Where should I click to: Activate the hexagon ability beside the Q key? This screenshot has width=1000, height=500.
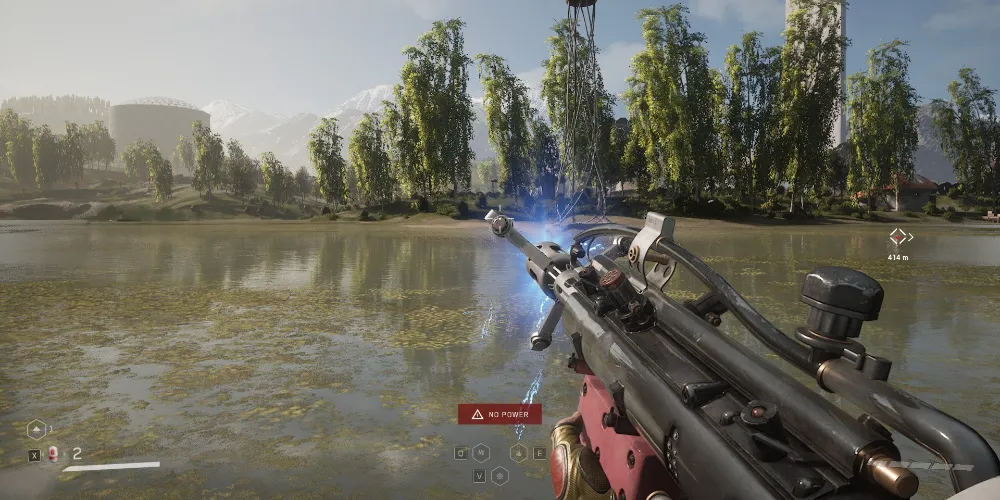(481, 452)
